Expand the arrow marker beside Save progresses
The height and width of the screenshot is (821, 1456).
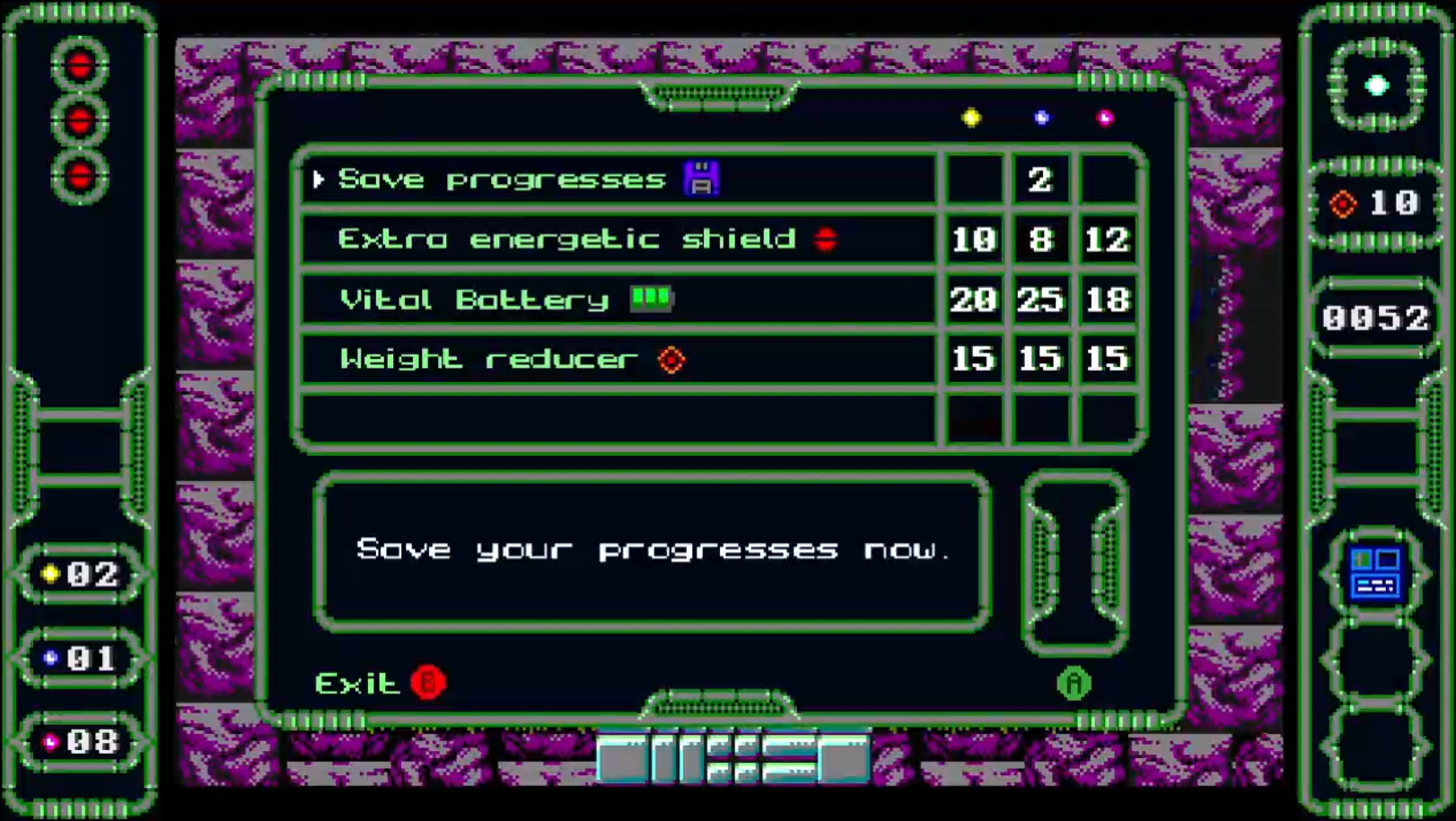point(320,179)
